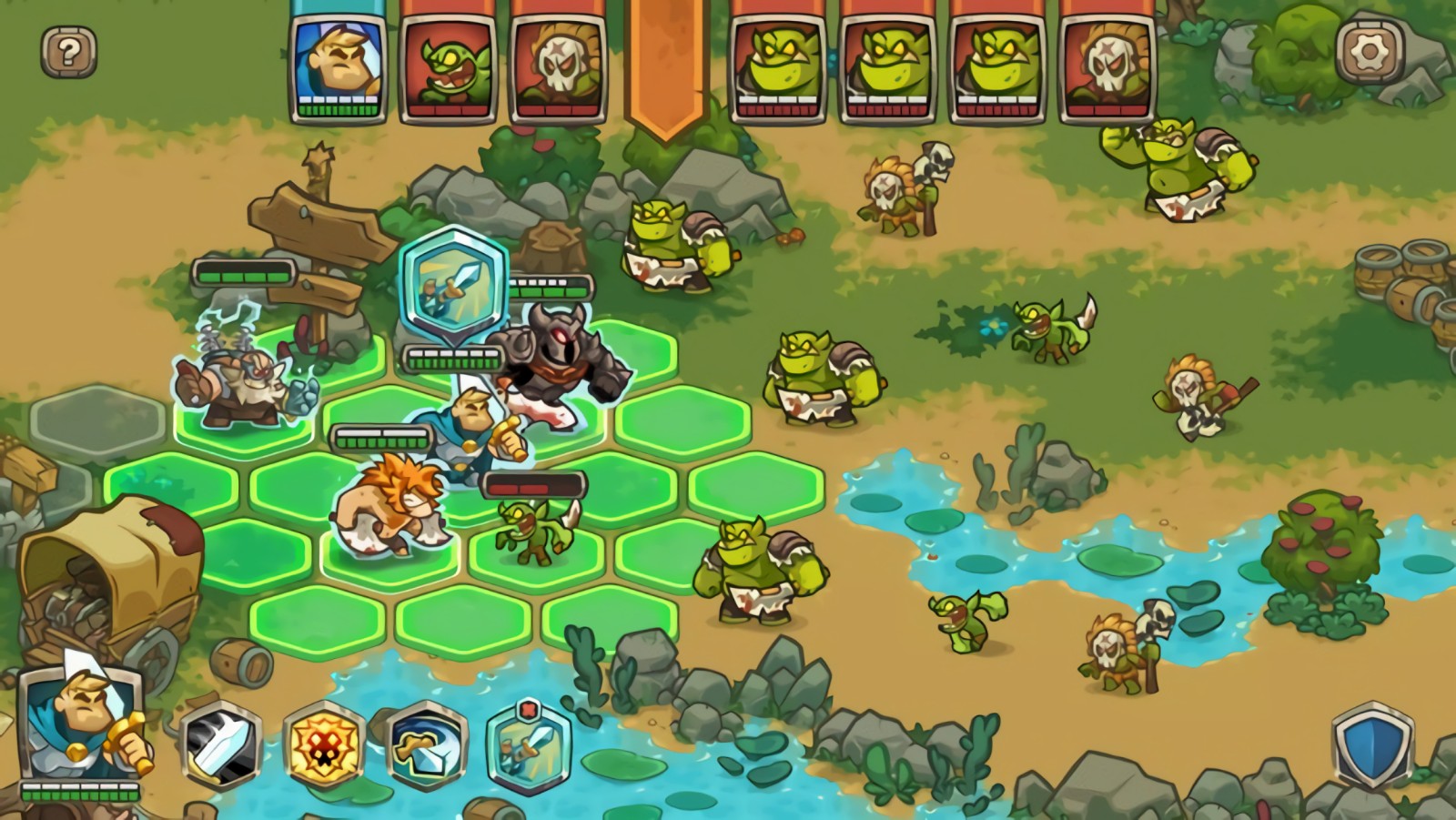The height and width of the screenshot is (820, 1456).
Task: Open the question mark help button
Action: tap(68, 51)
